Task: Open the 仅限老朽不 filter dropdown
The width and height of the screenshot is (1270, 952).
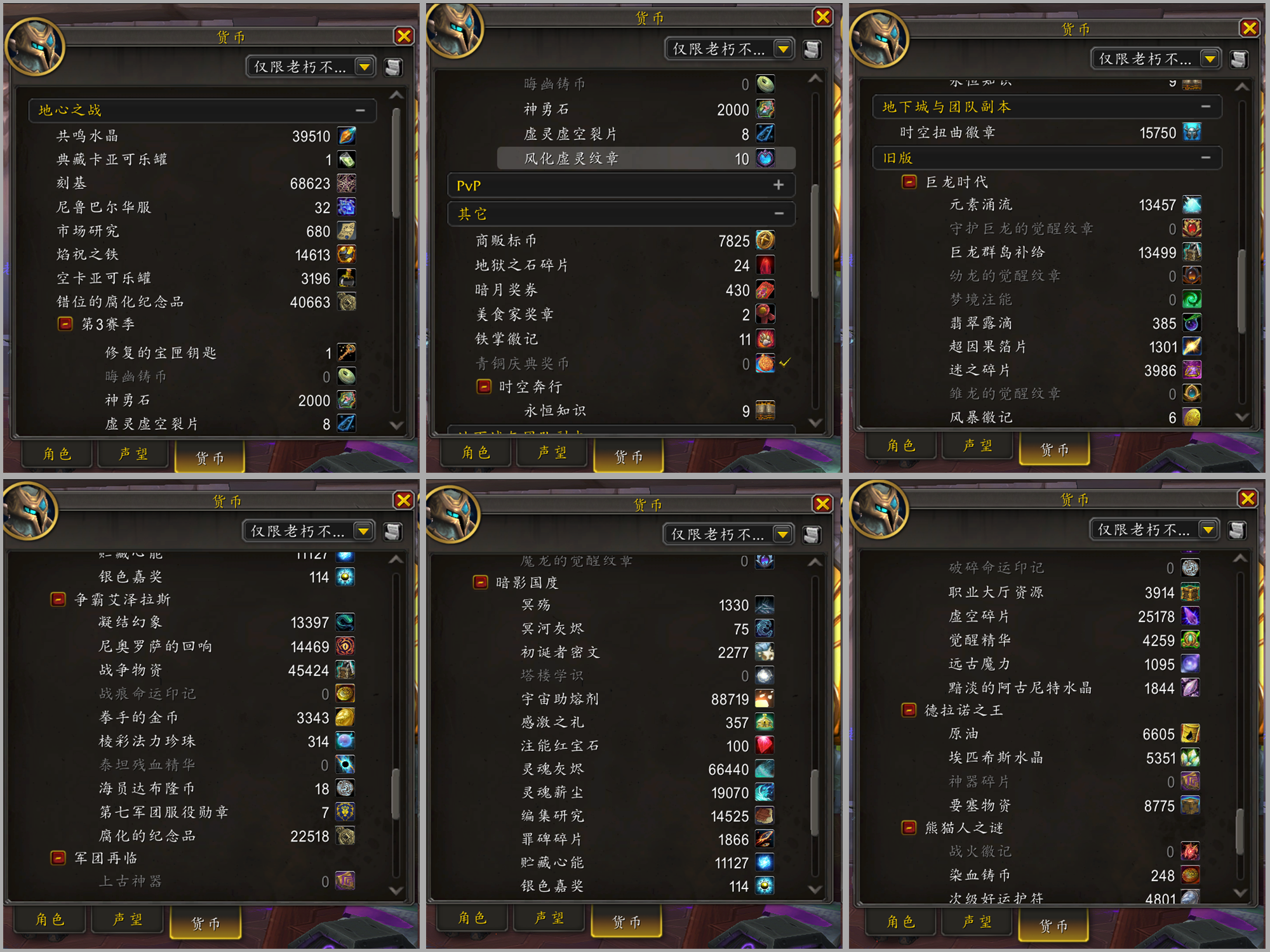Action: [x=364, y=67]
